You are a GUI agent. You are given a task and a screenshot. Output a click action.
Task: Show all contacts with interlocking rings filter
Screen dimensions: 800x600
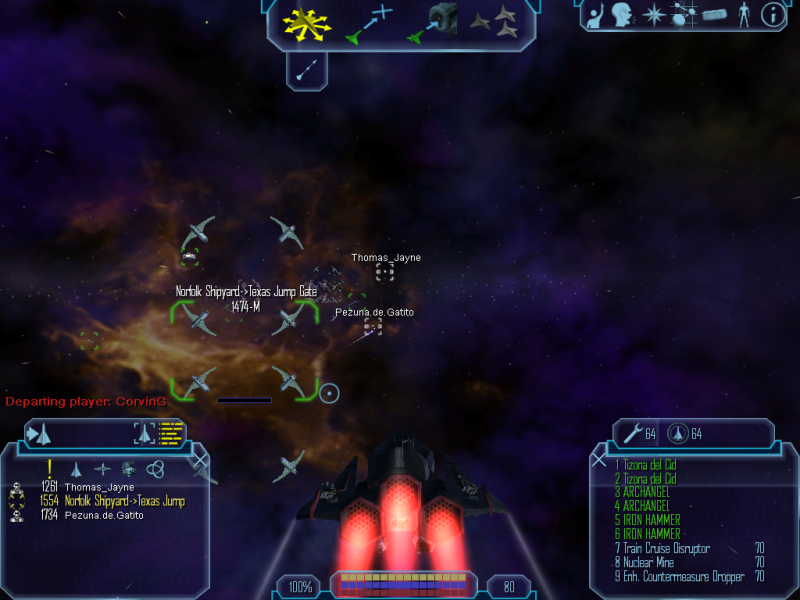tap(155, 468)
